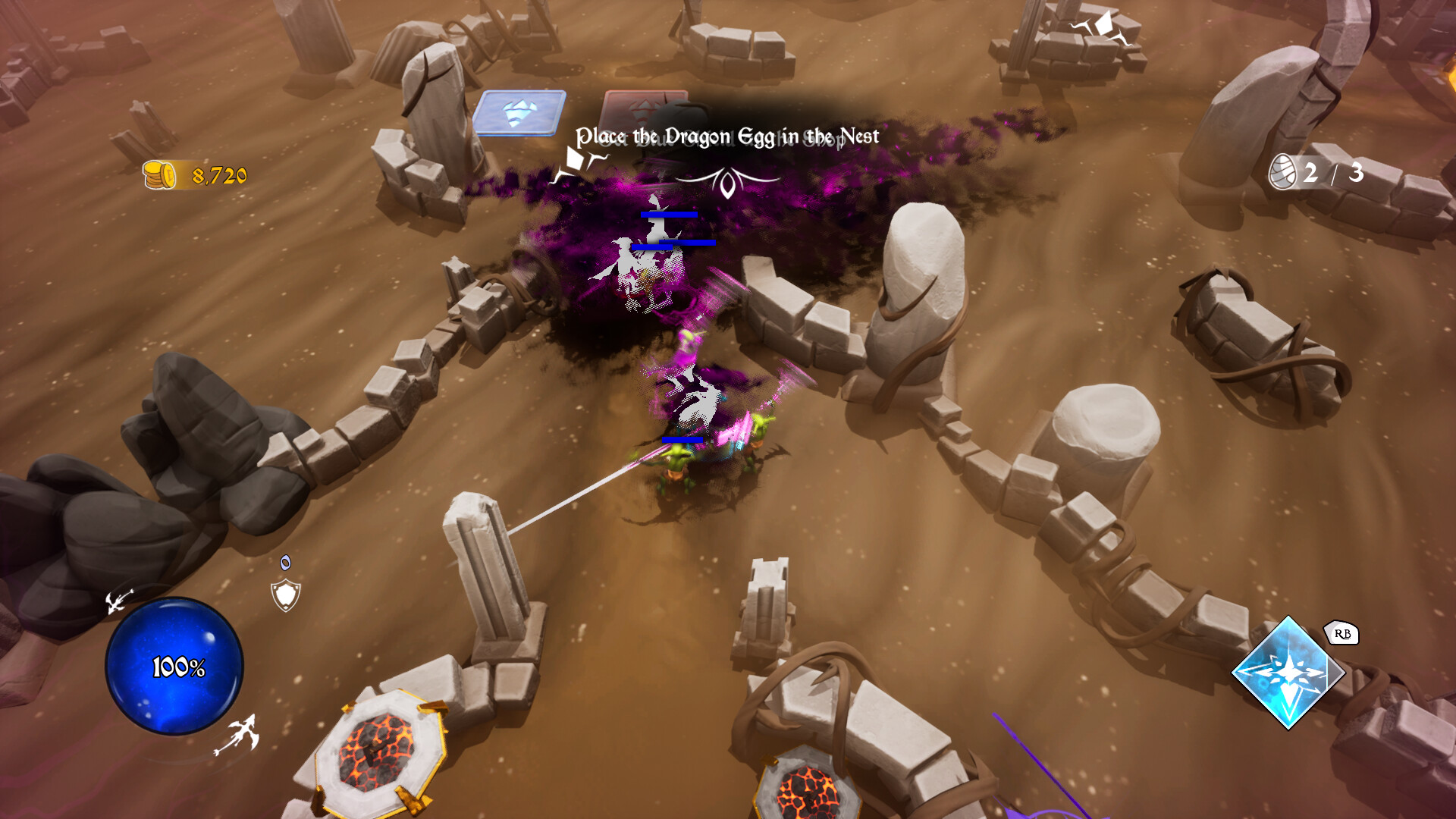Select the blue crystal card on the ground
This screenshot has height=819, width=1456.
click(x=520, y=114)
